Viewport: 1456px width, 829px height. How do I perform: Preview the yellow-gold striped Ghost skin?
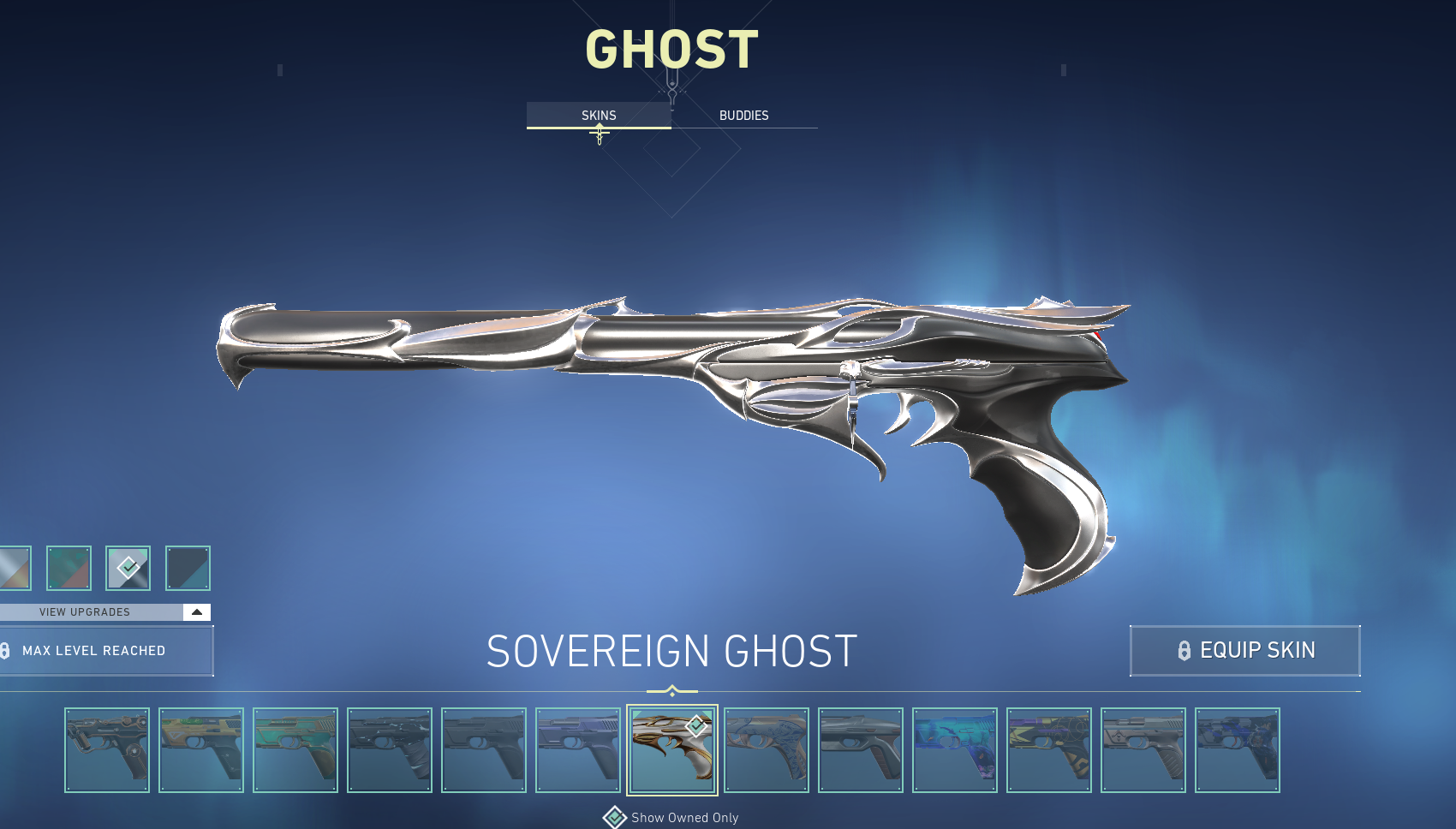point(201,750)
